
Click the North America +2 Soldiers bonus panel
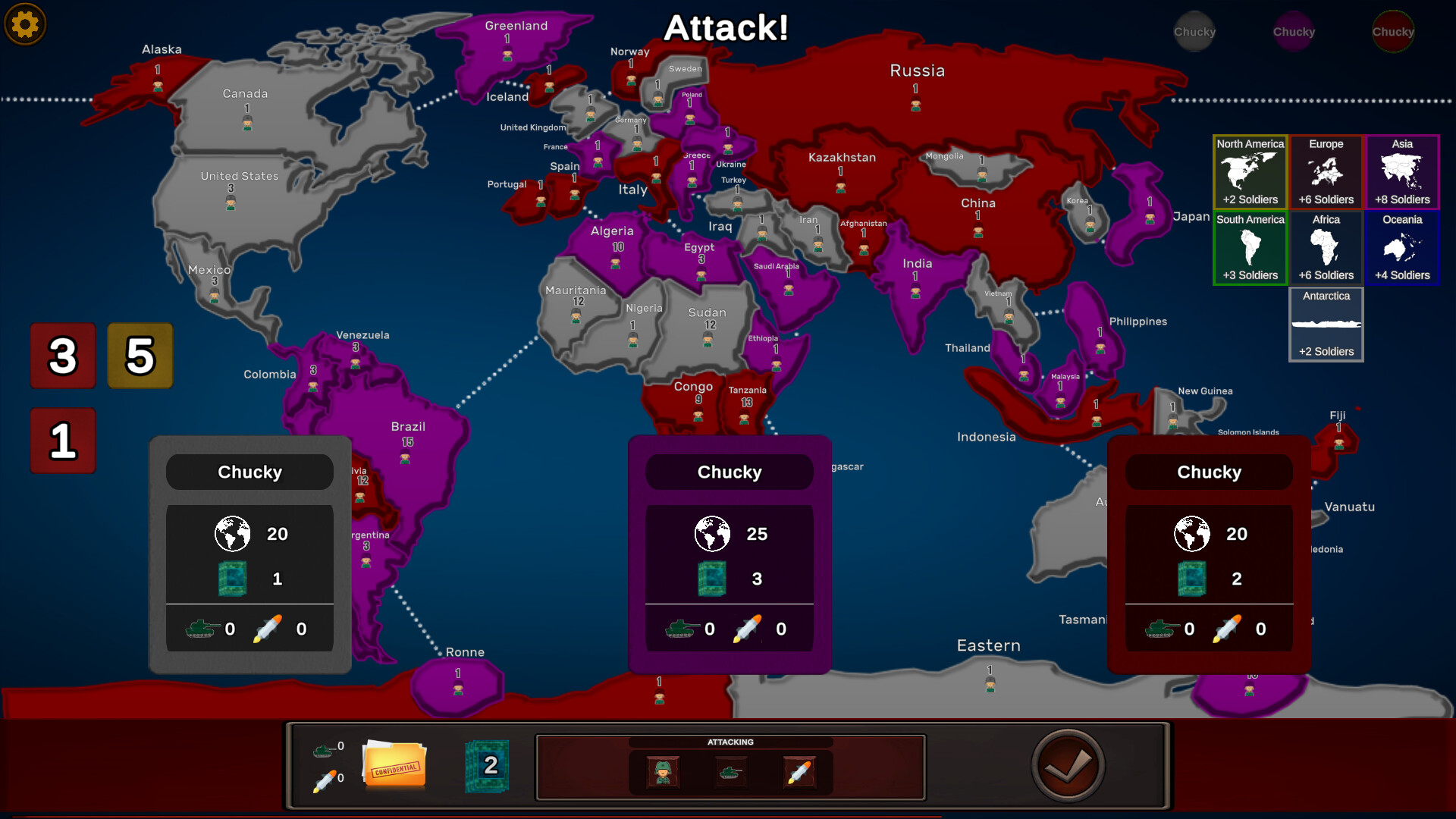(x=1250, y=171)
